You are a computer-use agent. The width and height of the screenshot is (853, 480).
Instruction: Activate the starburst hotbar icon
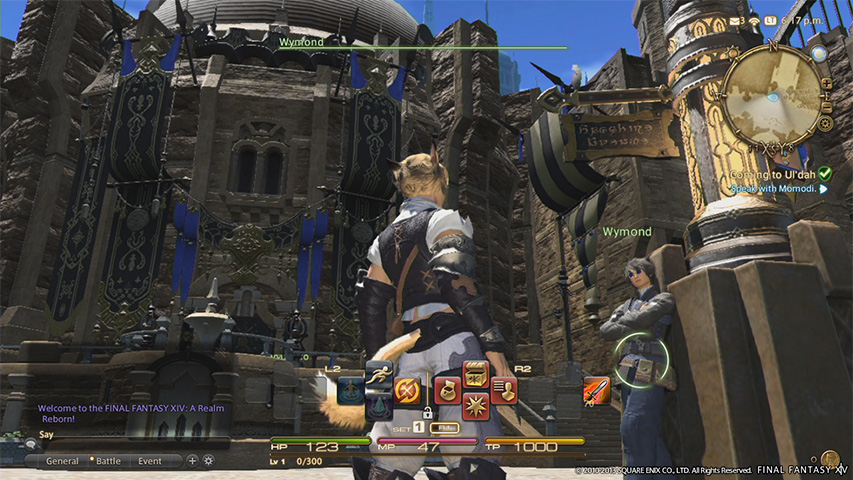point(475,404)
